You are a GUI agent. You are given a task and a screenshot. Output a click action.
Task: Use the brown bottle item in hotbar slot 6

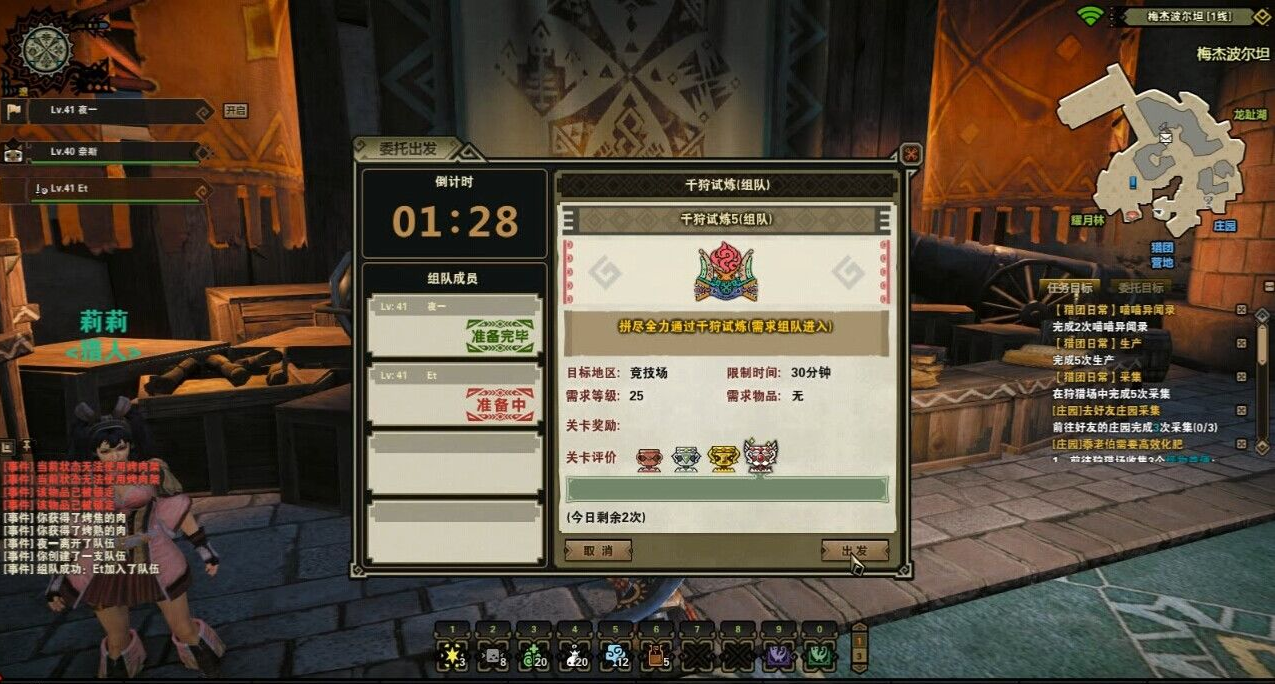coord(656,656)
